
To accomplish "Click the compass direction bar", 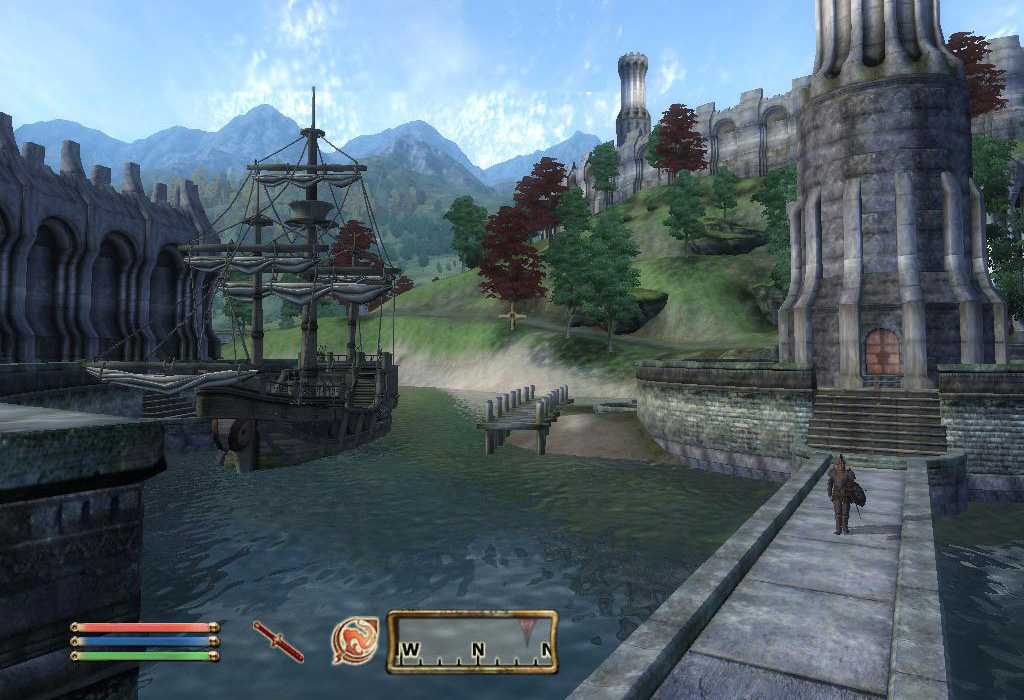I will tap(472, 642).
